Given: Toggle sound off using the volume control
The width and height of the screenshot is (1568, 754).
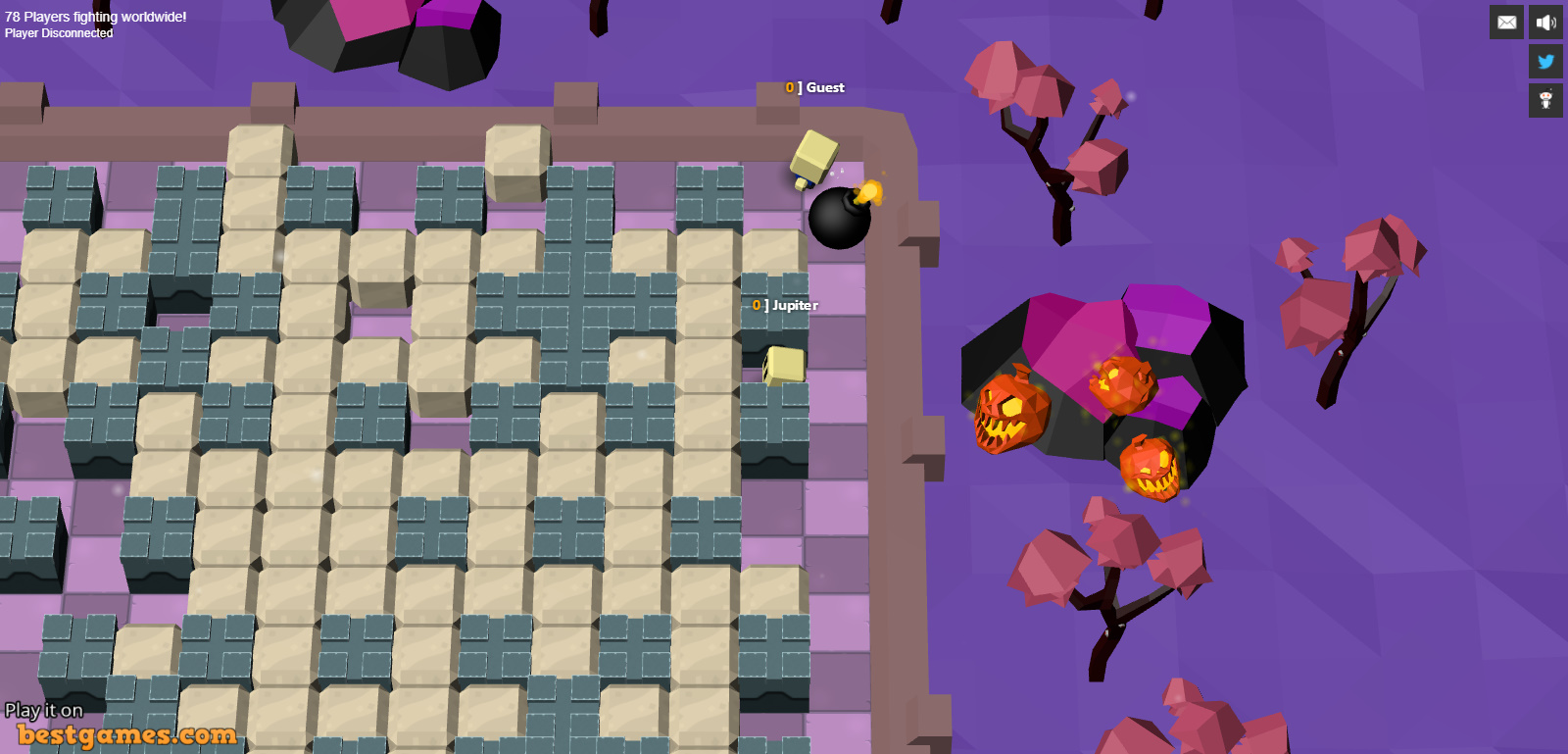Looking at the screenshot, I should [1545, 22].
